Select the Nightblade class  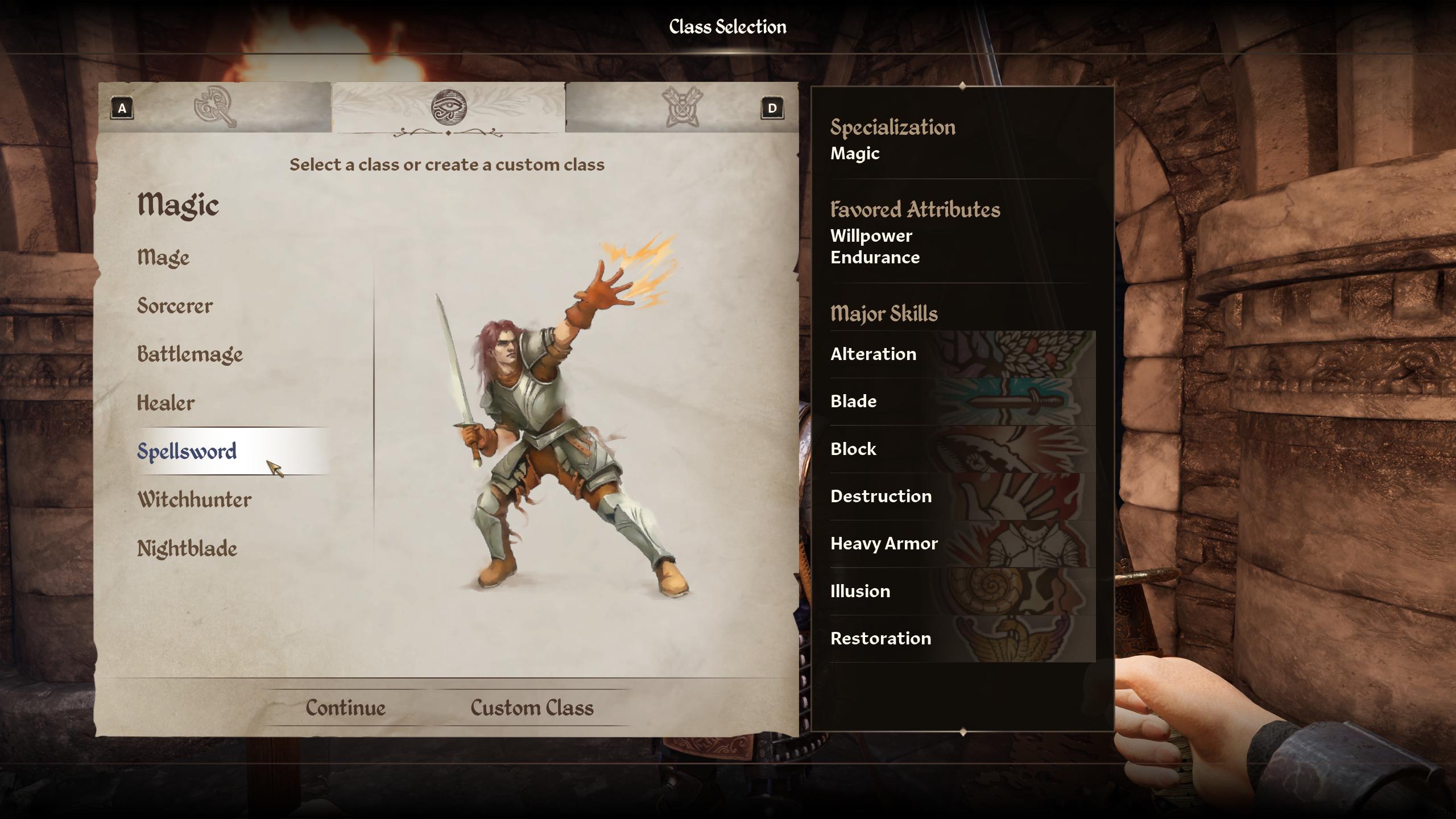(x=186, y=548)
